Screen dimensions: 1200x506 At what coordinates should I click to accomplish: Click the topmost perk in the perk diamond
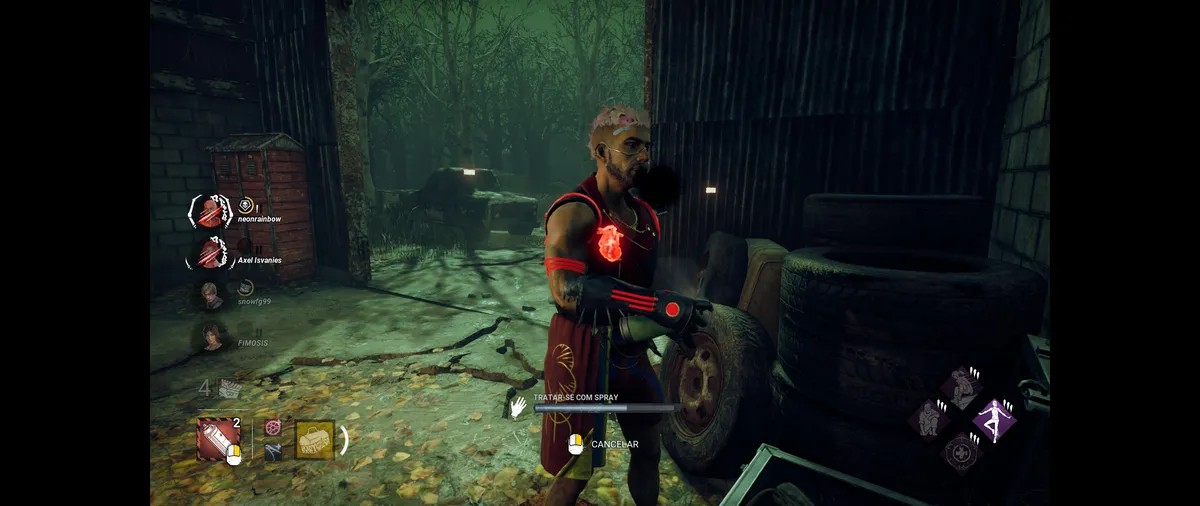pos(962,387)
